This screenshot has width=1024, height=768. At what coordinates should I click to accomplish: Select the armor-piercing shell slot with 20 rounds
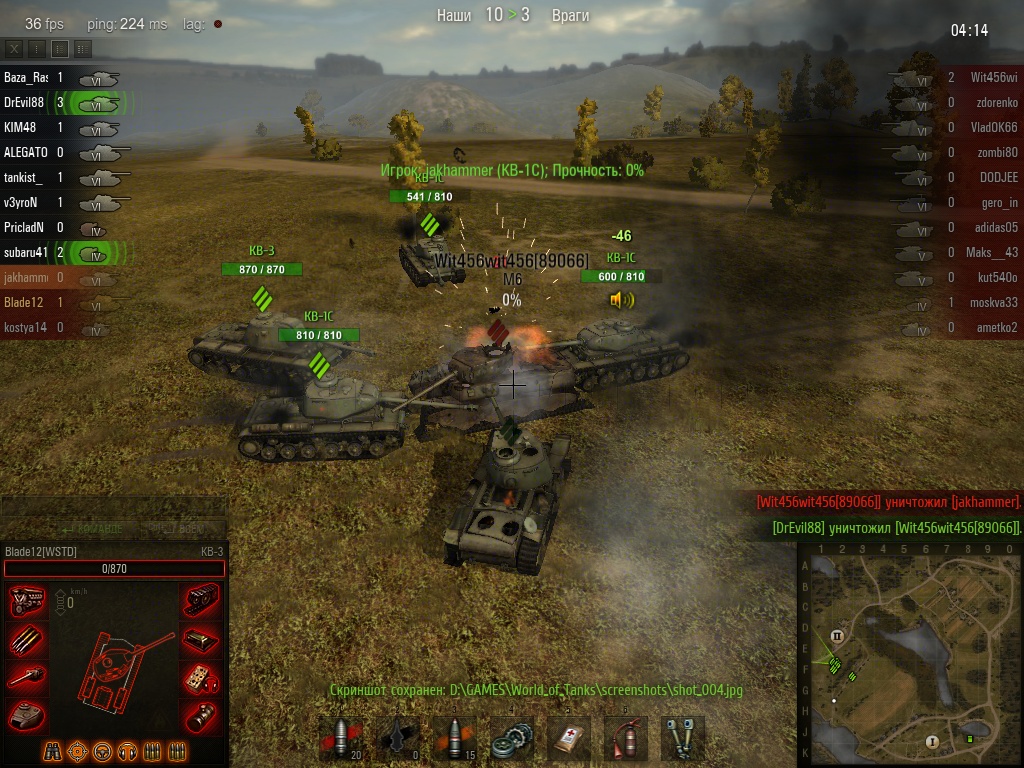342,739
